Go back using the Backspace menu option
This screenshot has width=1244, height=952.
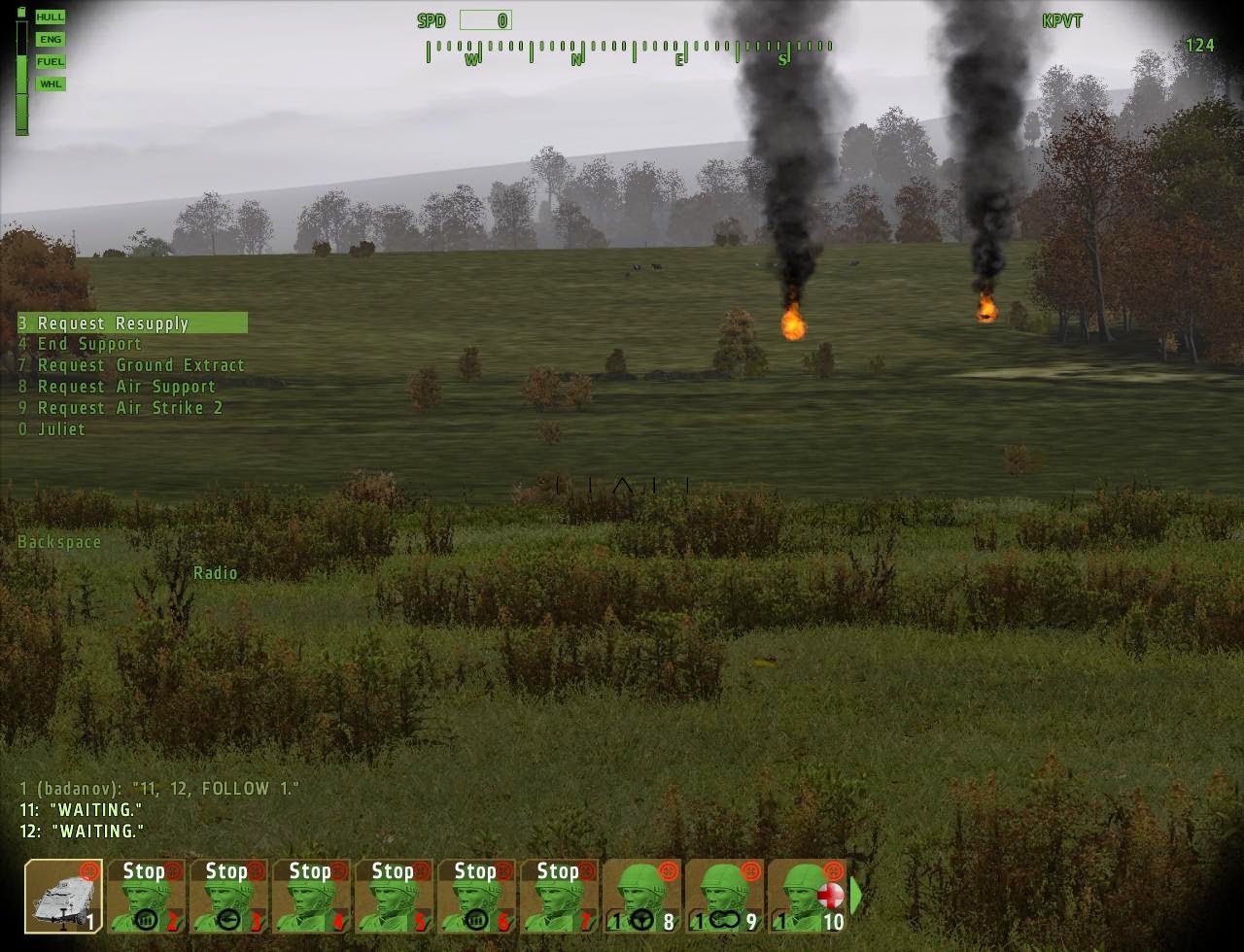tap(58, 541)
